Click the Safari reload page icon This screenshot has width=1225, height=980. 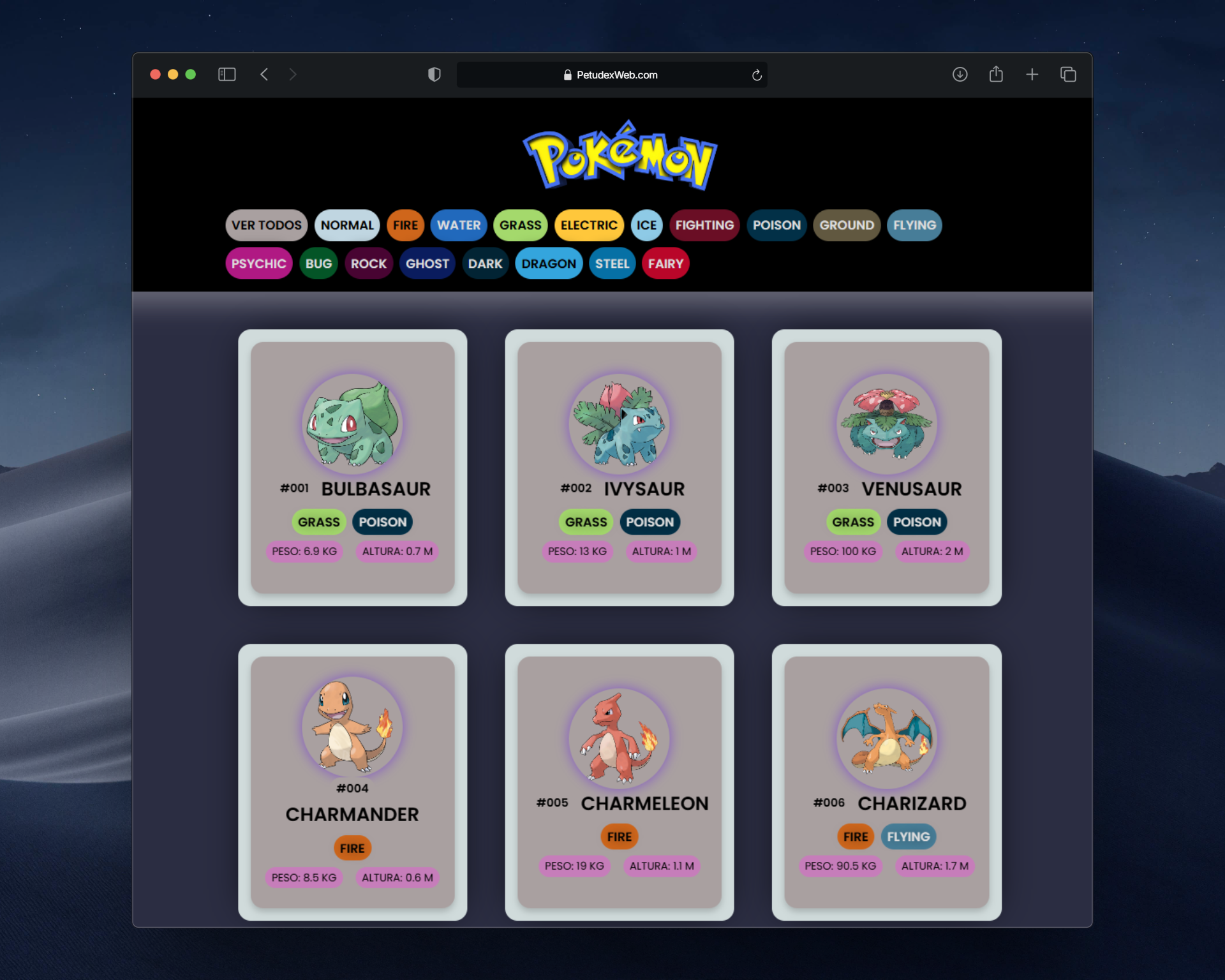(x=757, y=75)
